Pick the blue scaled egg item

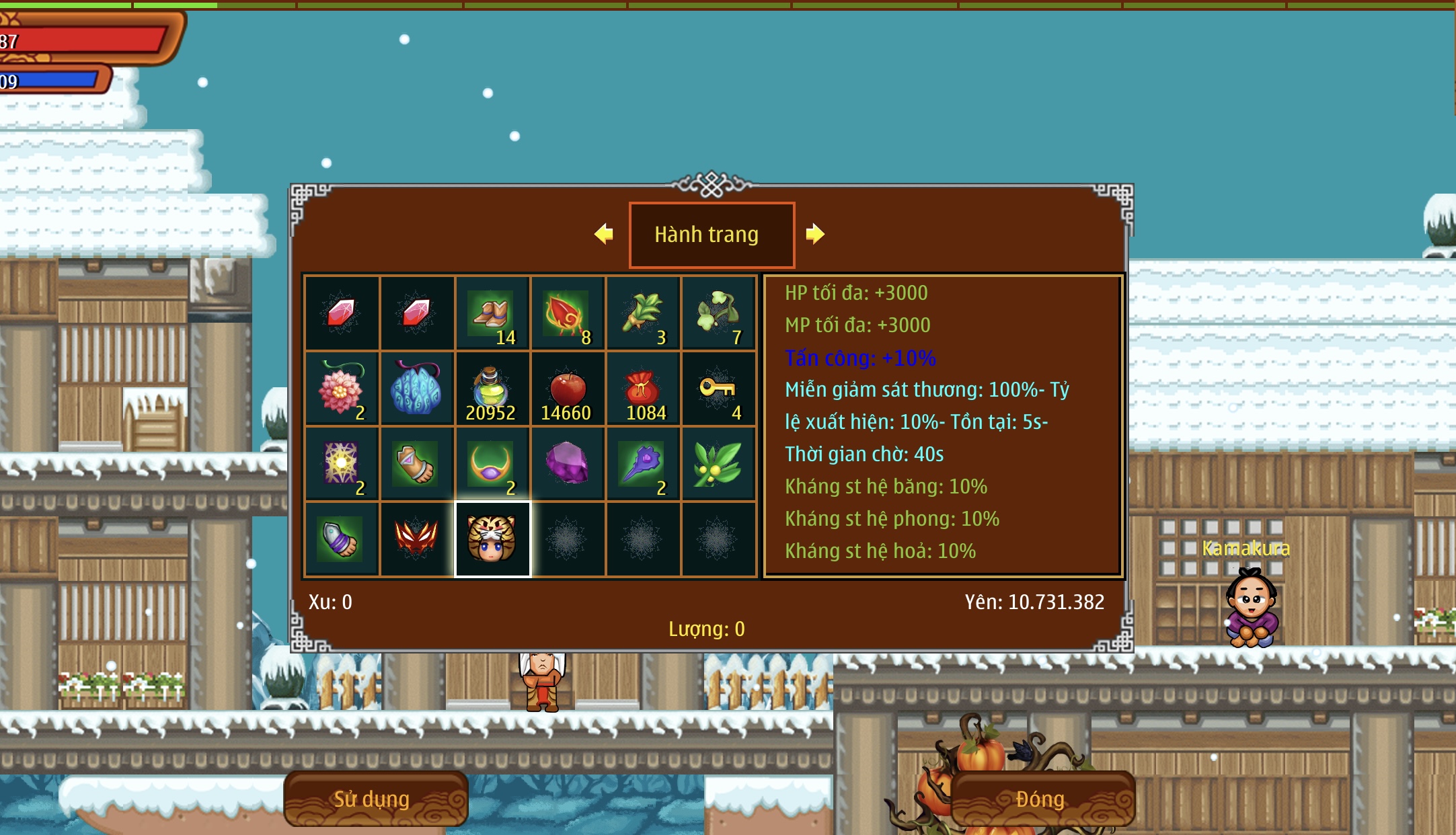click(x=417, y=389)
